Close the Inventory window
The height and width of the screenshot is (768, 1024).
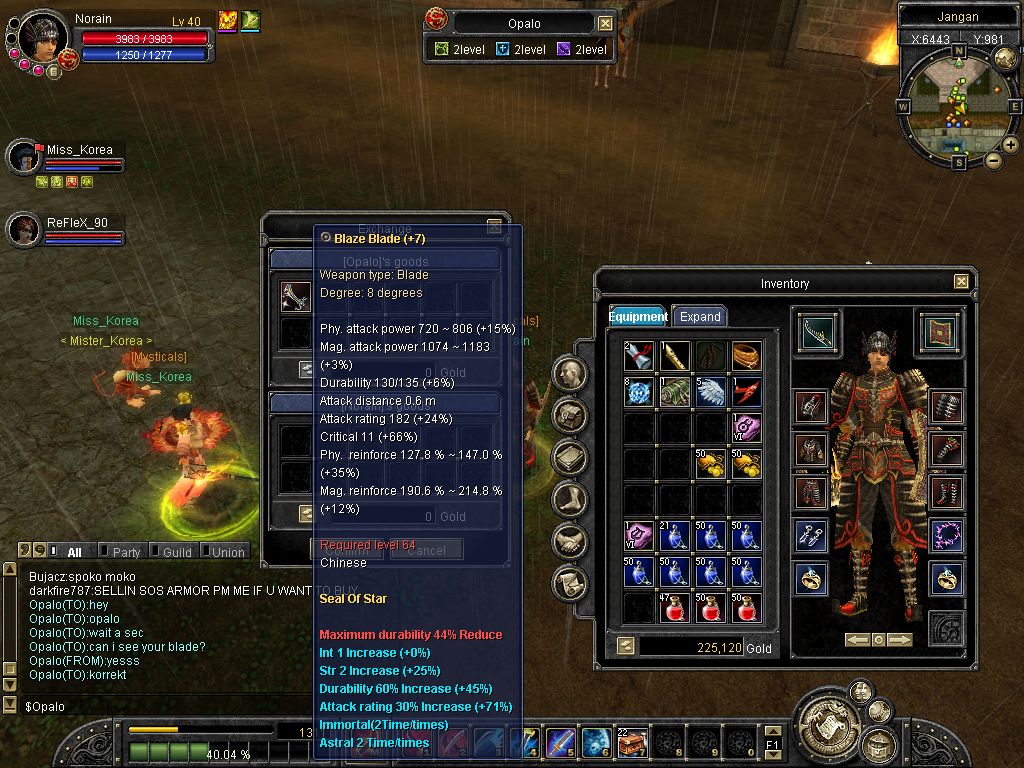[x=961, y=282]
